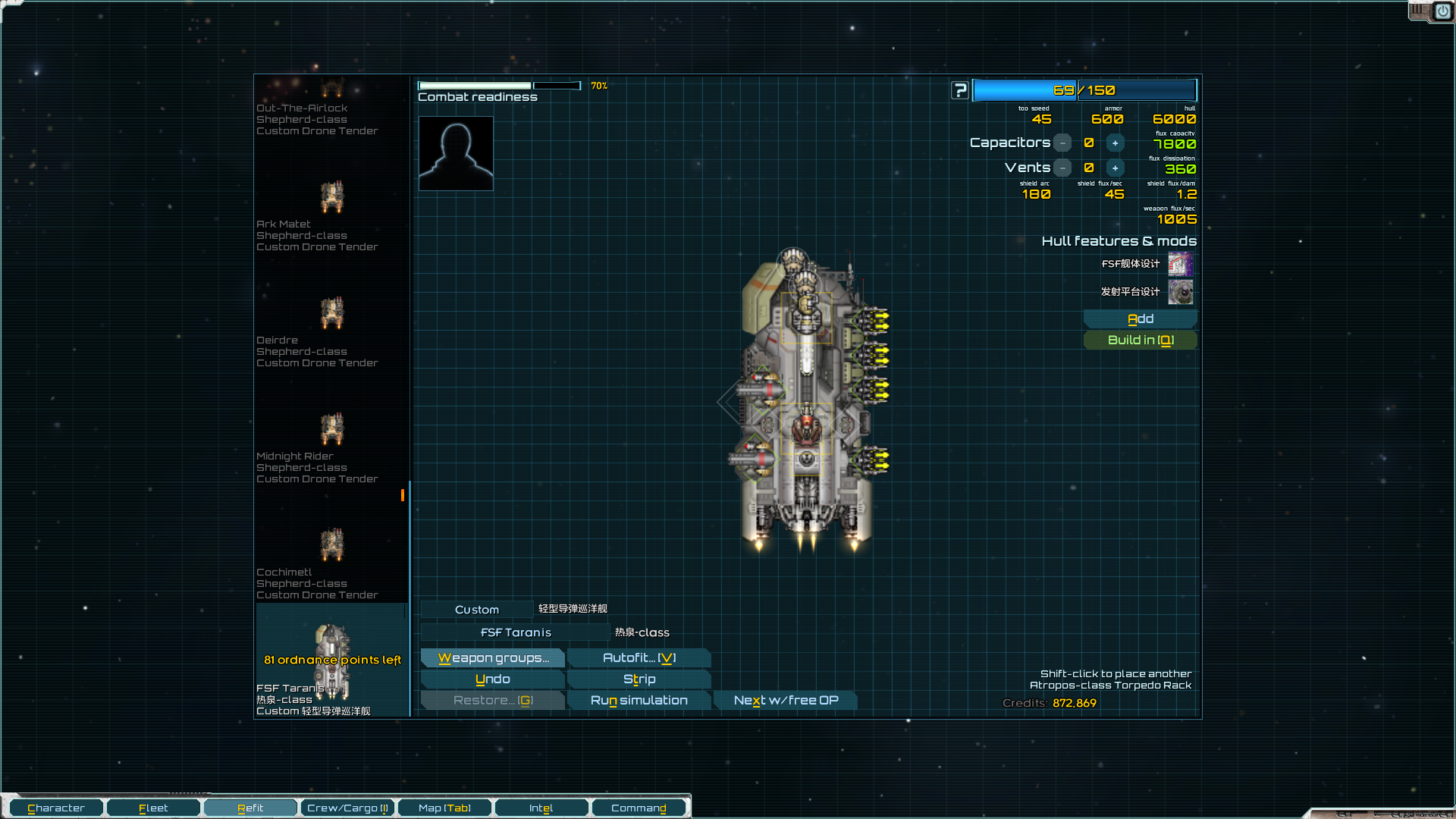Open the Crew/Cargo tab
Screen dimensions: 1456x819
[347, 808]
